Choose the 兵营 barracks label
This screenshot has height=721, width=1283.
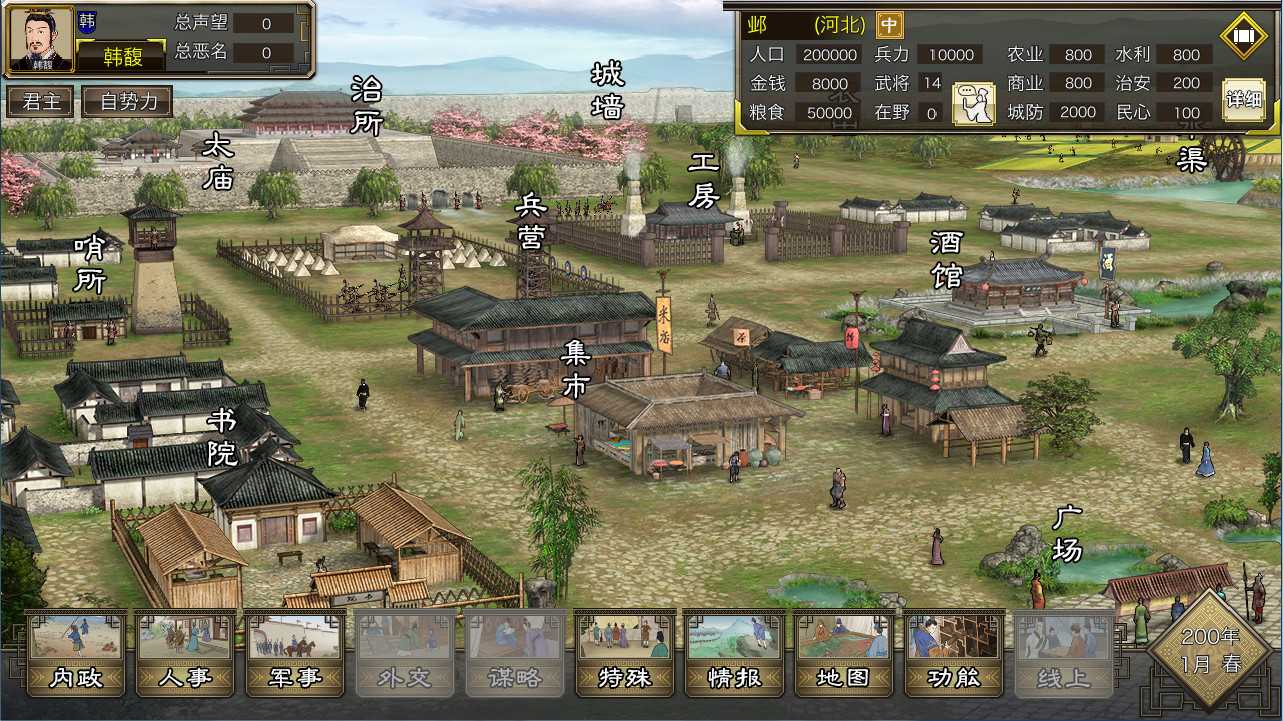(530, 223)
